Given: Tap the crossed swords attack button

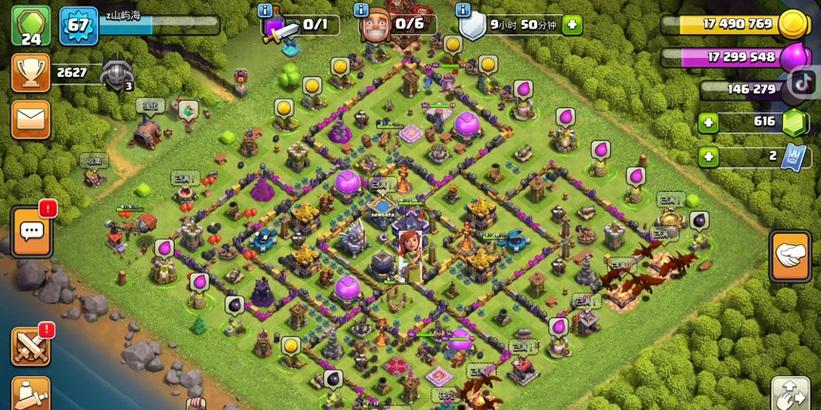Looking at the screenshot, I should tap(30, 346).
